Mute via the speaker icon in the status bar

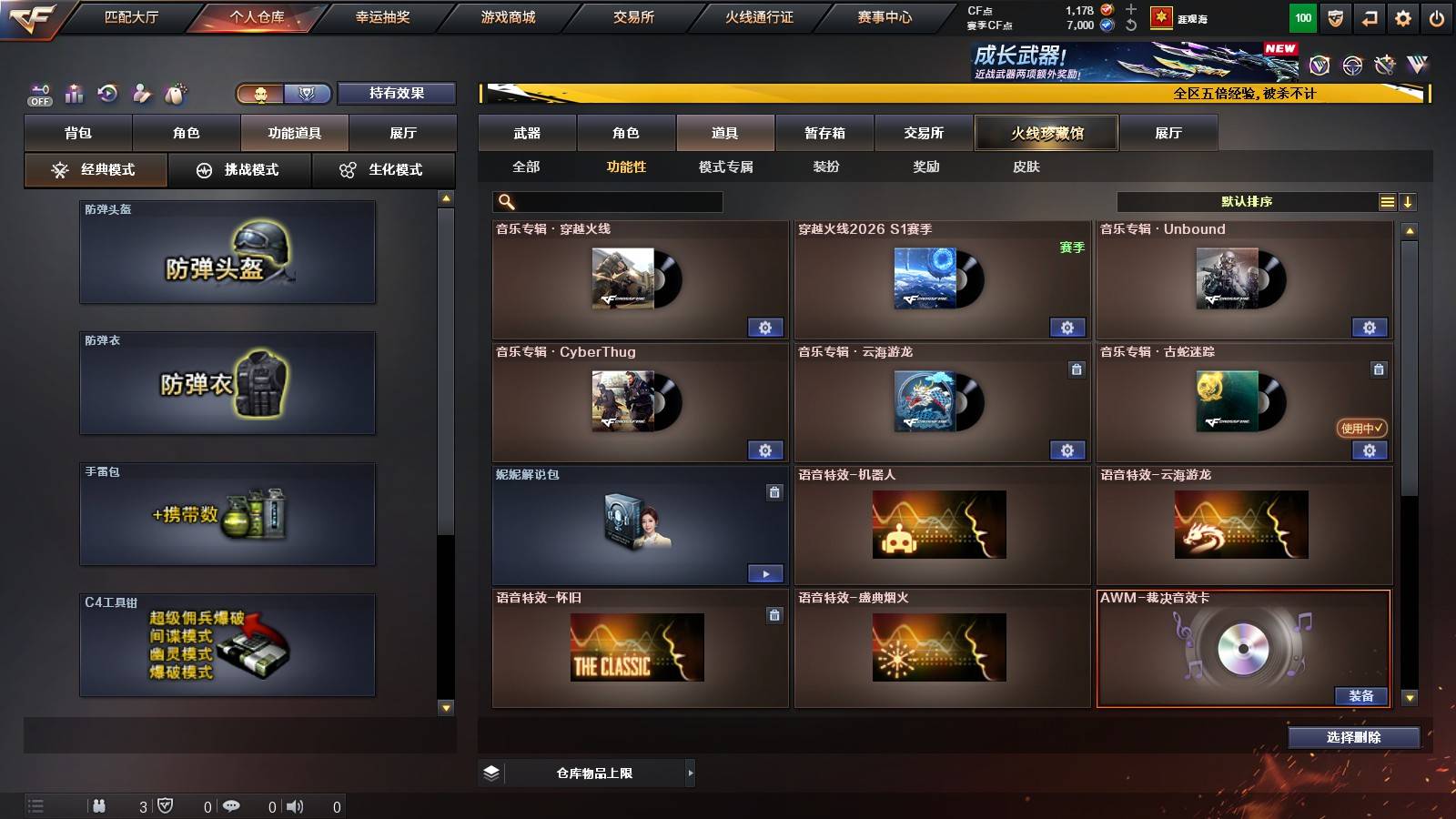tap(295, 805)
